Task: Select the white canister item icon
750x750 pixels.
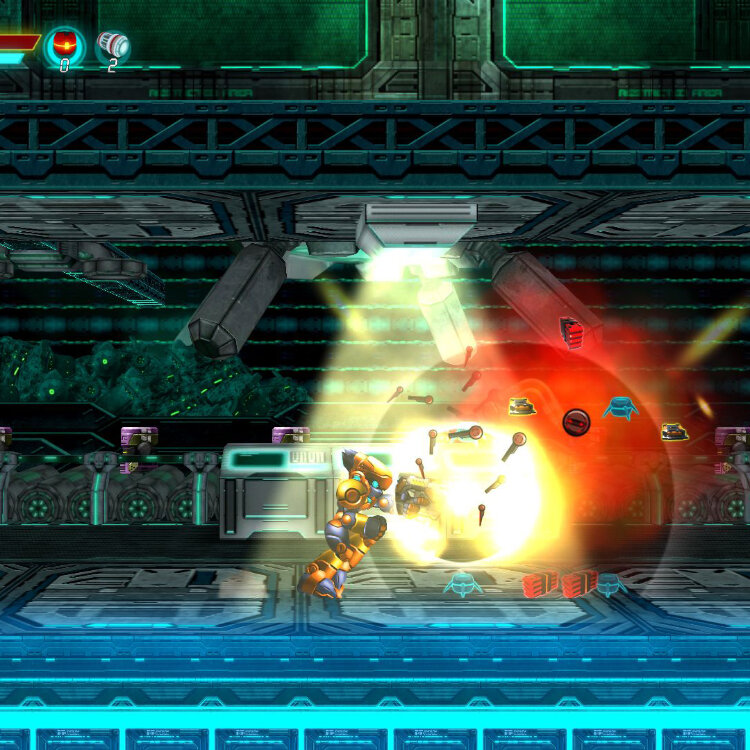Action: coord(113,45)
